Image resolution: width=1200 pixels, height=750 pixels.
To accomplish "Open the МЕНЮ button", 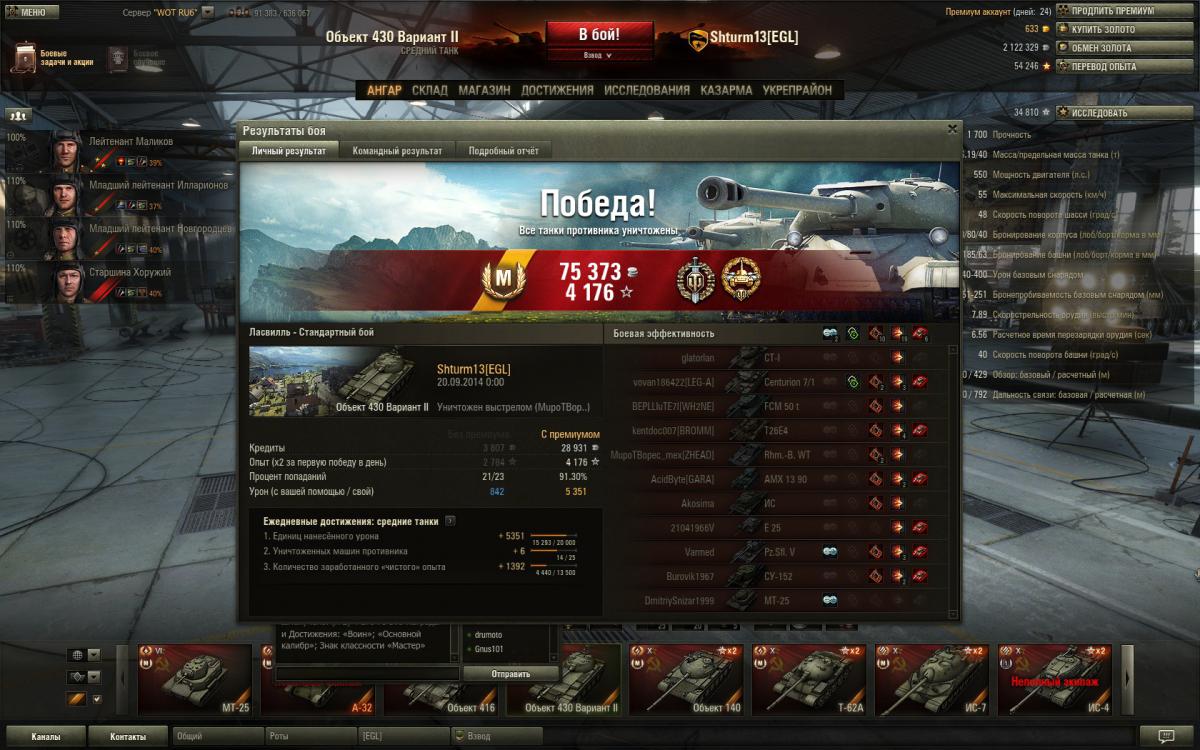I will [31, 12].
